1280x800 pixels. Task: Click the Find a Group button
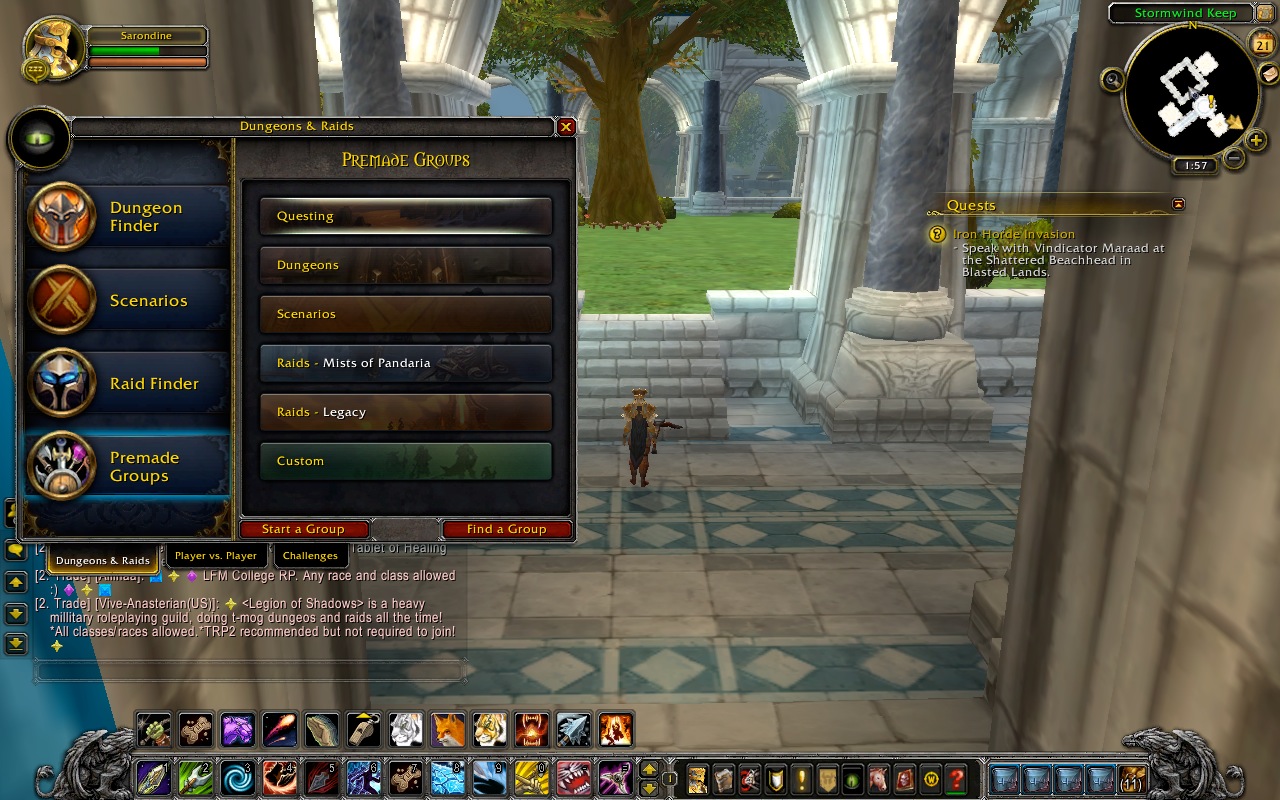click(x=506, y=529)
